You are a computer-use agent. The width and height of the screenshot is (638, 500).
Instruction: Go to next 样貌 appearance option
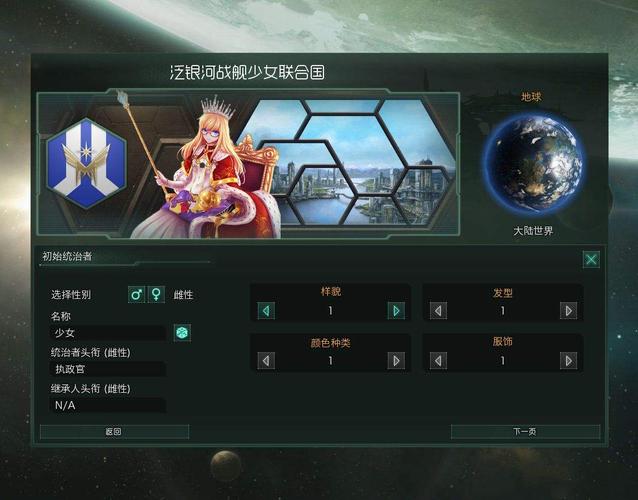coord(396,311)
